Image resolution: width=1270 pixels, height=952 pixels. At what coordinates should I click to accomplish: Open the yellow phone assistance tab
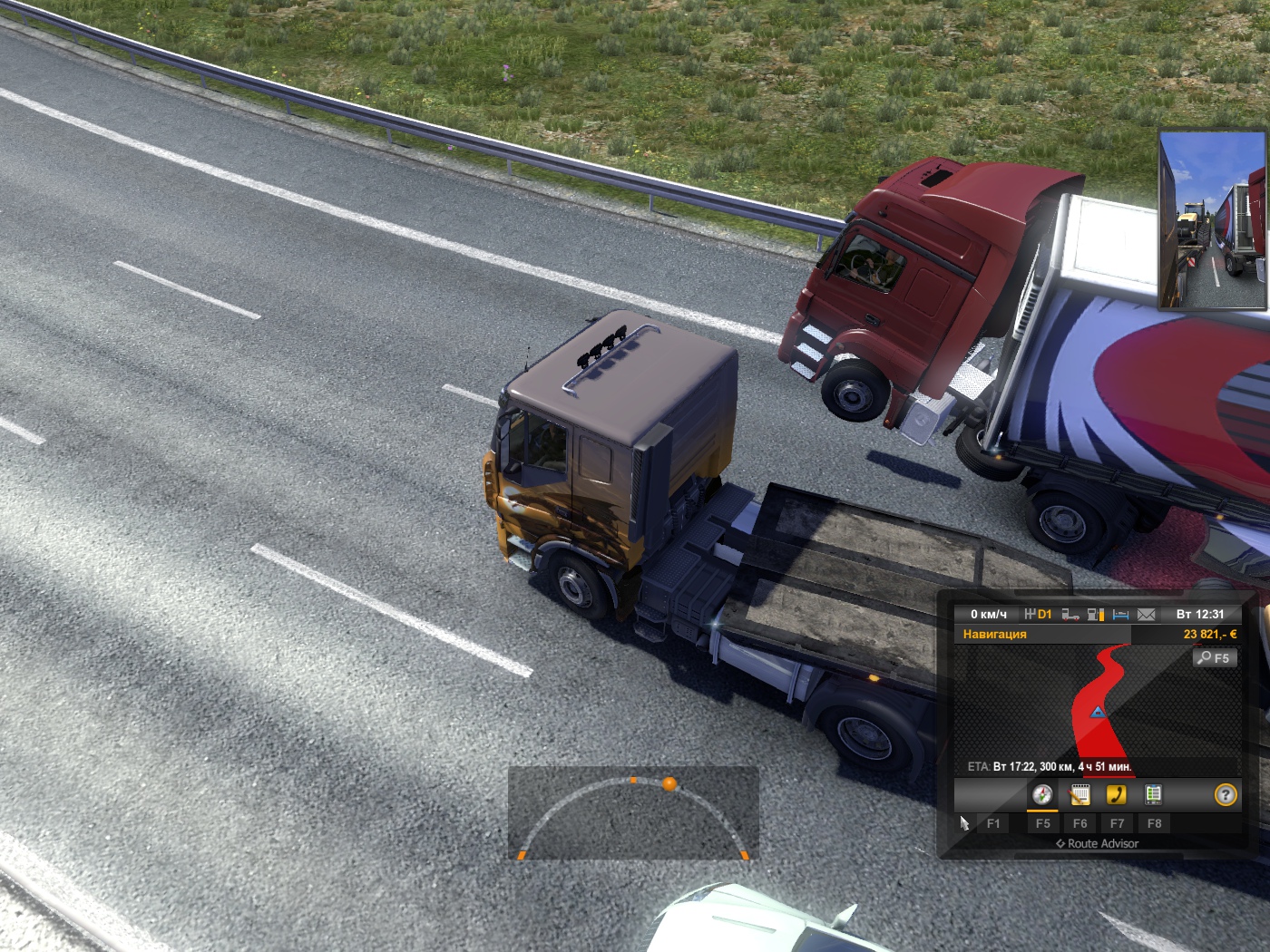[x=1116, y=795]
